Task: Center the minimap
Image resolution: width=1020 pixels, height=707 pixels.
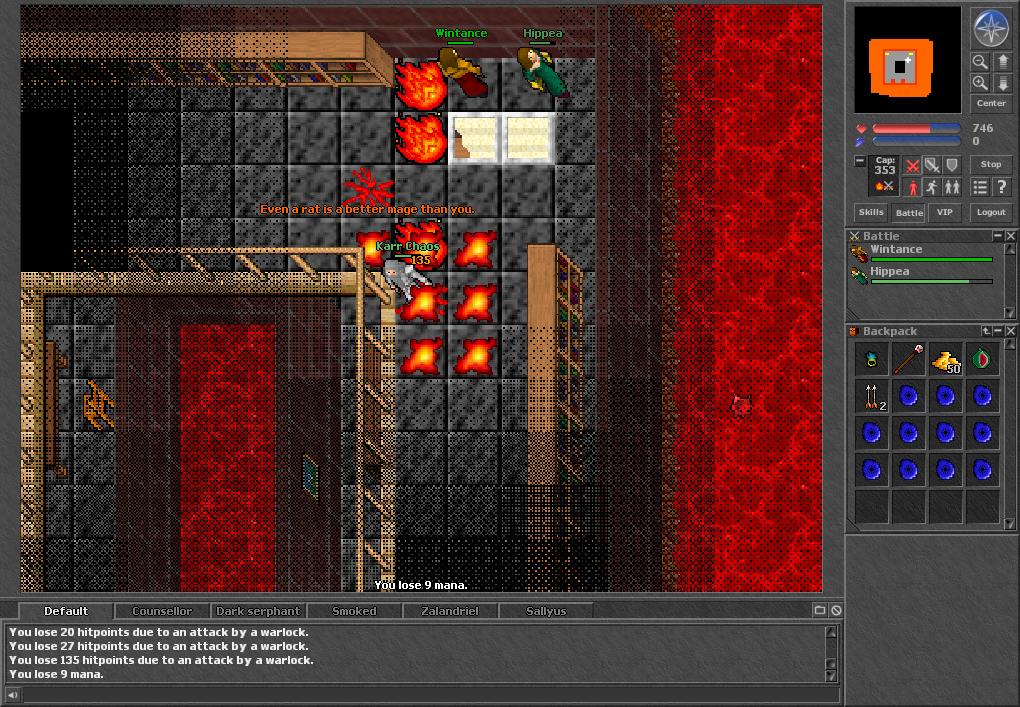Action: (x=990, y=103)
